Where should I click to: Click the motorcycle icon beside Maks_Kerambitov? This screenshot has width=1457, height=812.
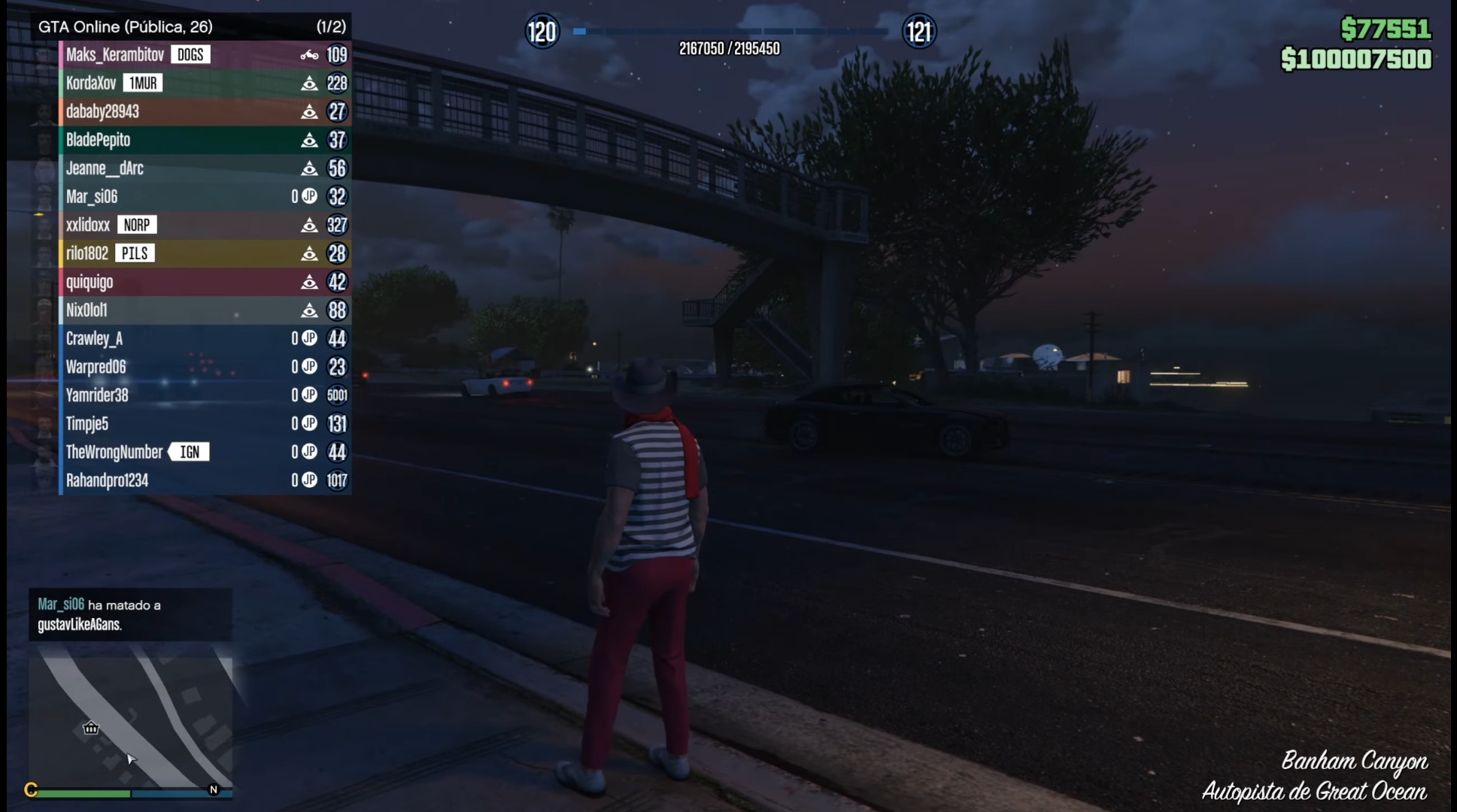click(x=308, y=54)
